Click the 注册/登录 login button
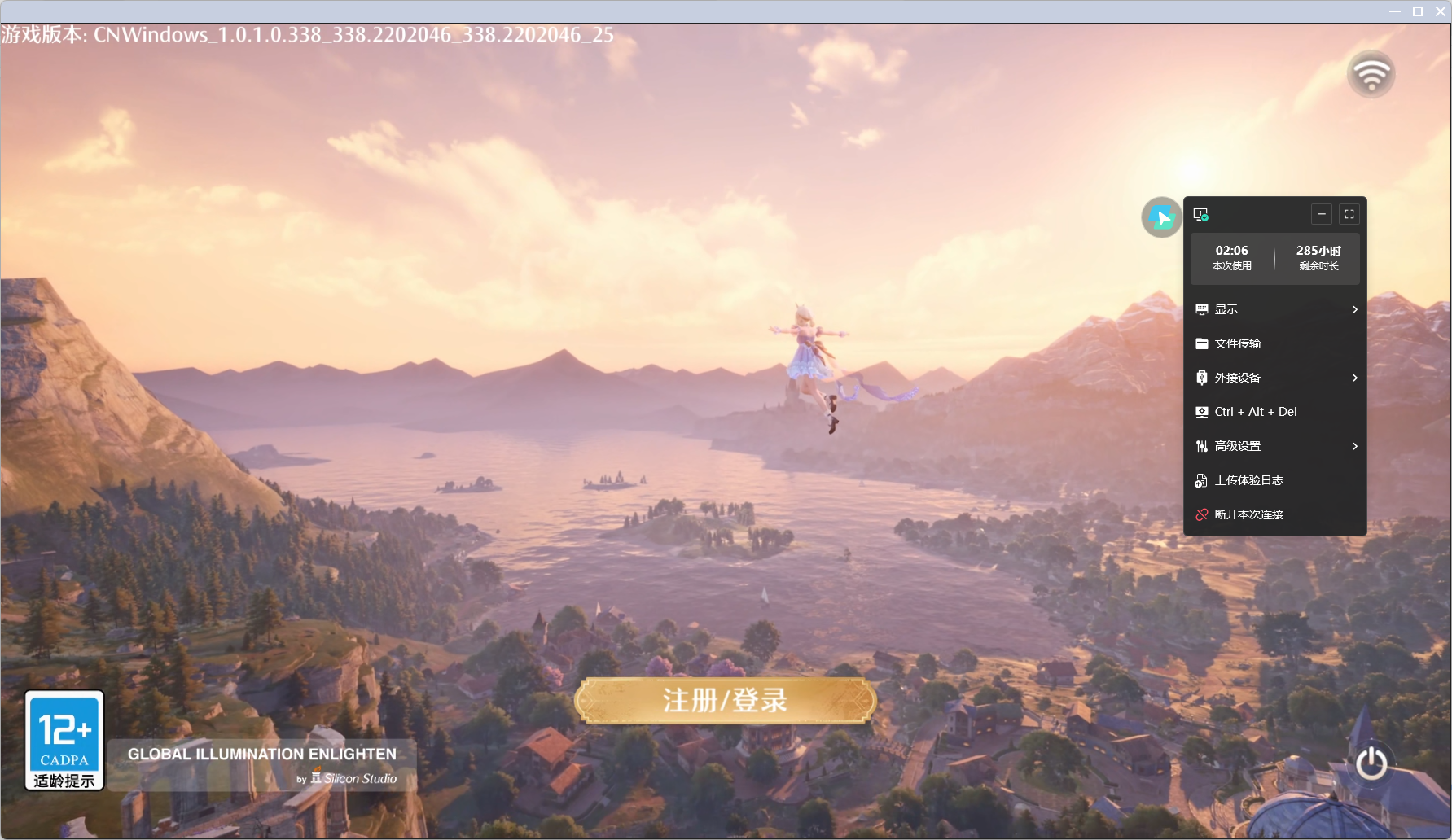 click(725, 701)
